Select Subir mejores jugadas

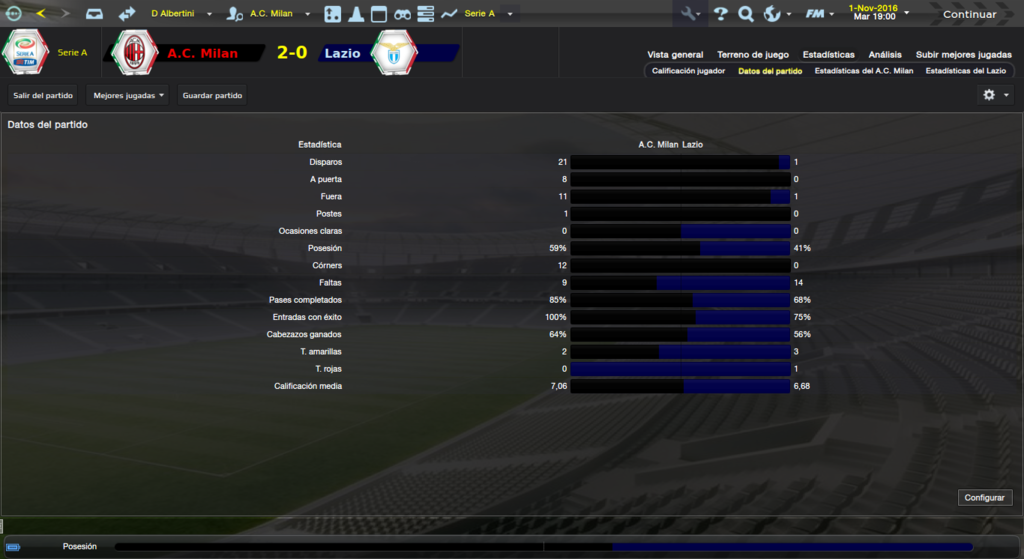[964, 55]
